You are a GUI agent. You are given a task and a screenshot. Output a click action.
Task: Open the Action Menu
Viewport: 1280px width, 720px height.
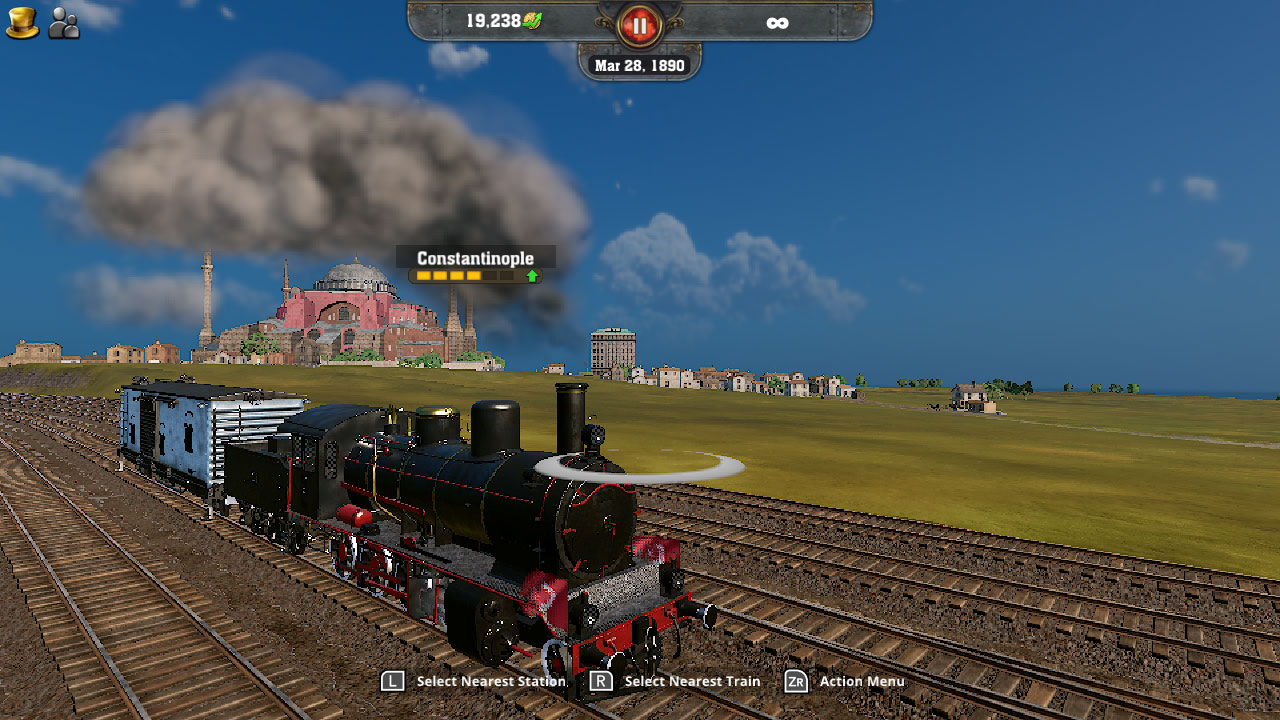coord(862,681)
